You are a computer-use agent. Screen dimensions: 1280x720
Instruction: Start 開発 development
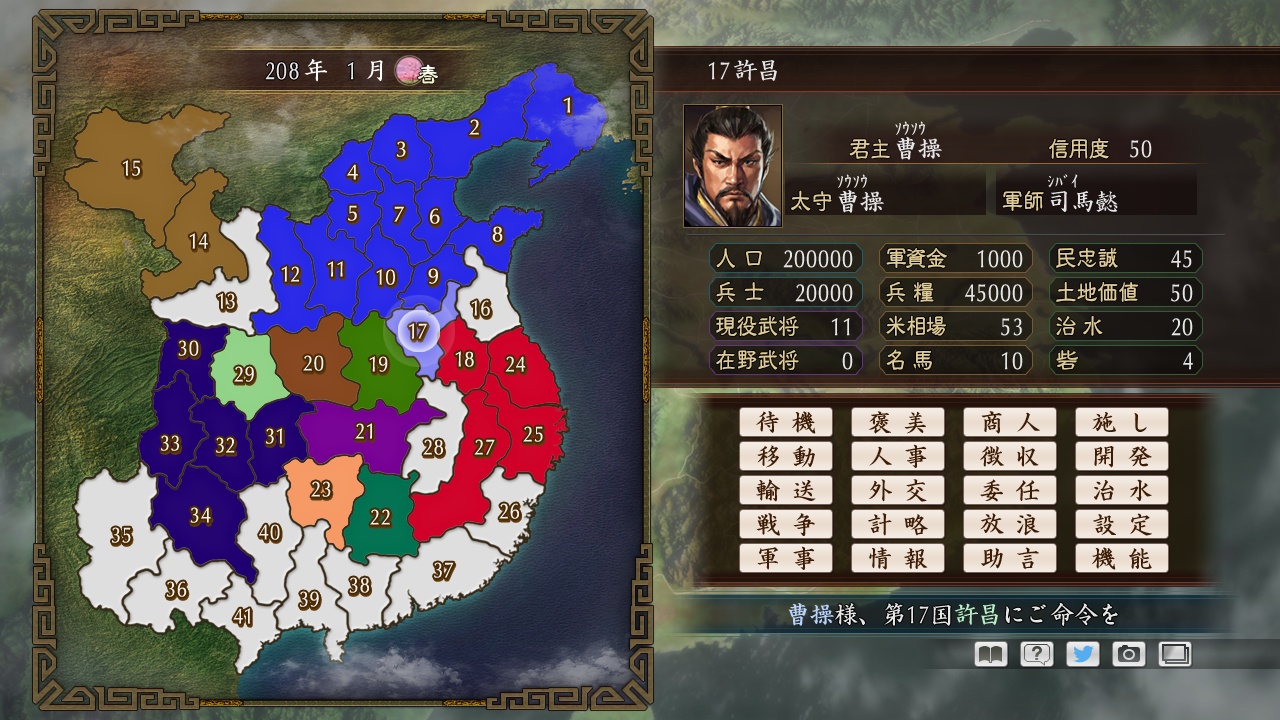coord(1122,456)
